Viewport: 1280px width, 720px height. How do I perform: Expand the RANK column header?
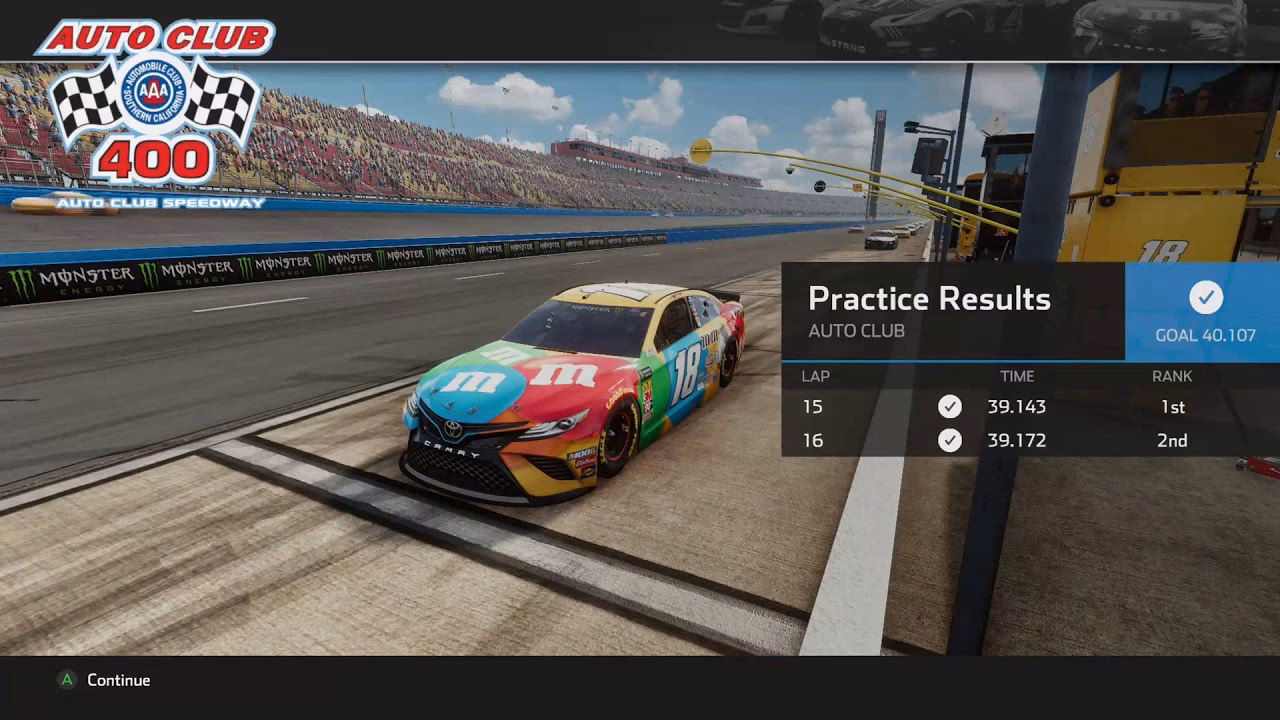pyautogui.click(x=1171, y=376)
